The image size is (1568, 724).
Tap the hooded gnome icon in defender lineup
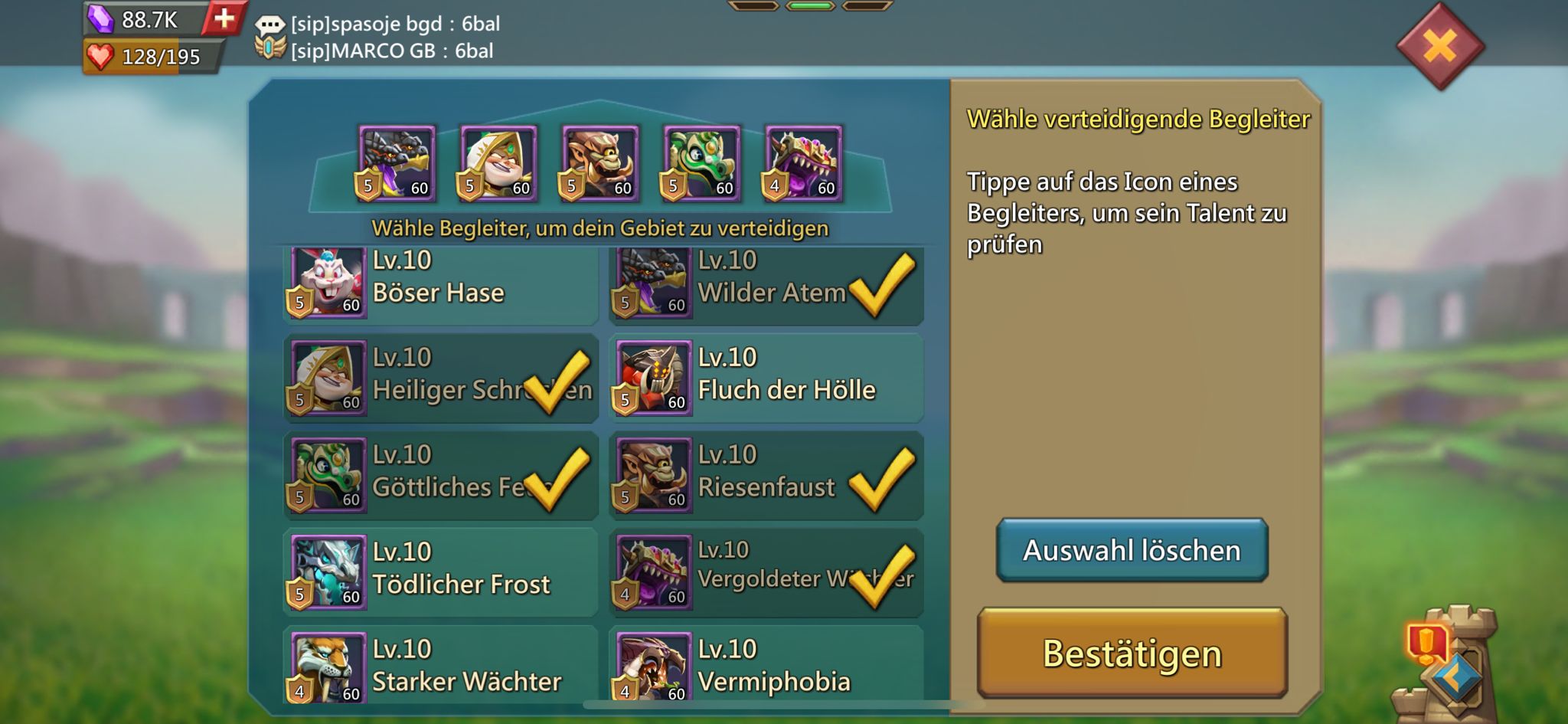(x=498, y=163)
